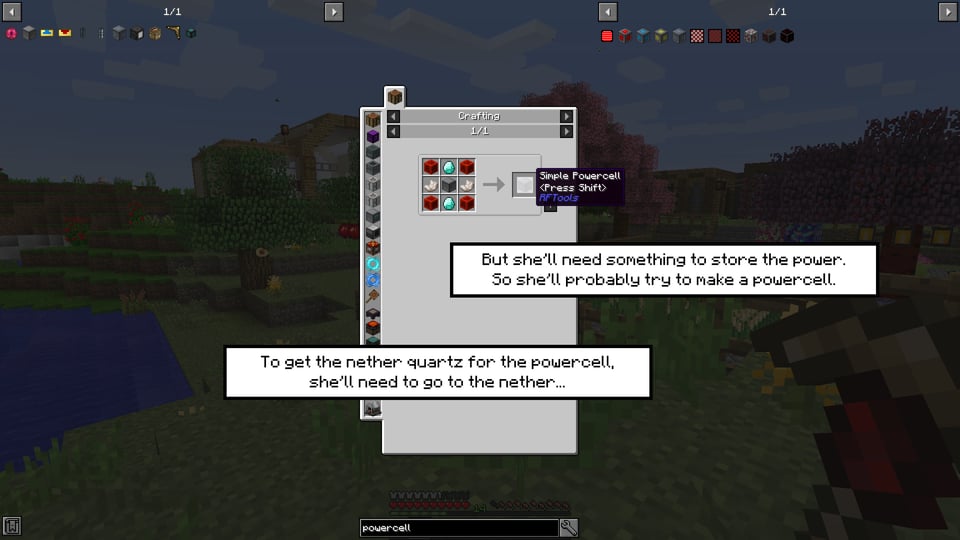Viewport: 960px width, 540px height.
Task: Pick the red-white checkered block in item list
Action: tap(697, 36)
